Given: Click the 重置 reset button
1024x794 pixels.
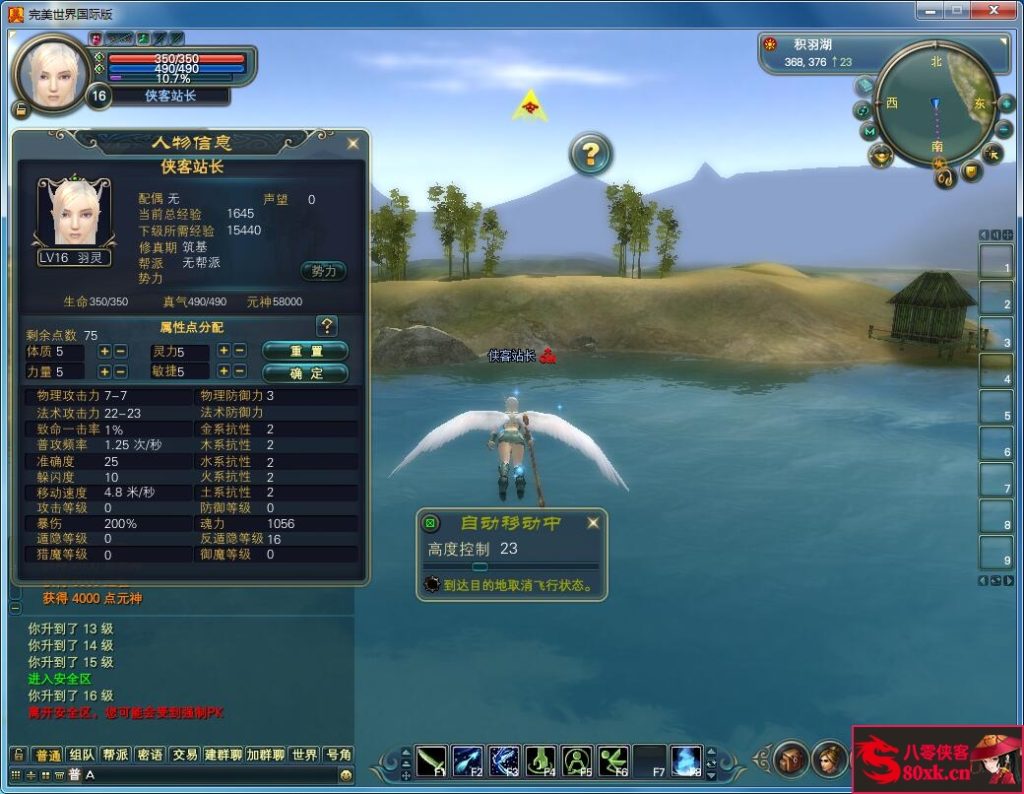Looking at the screenshot, I should tap(305, 351).
